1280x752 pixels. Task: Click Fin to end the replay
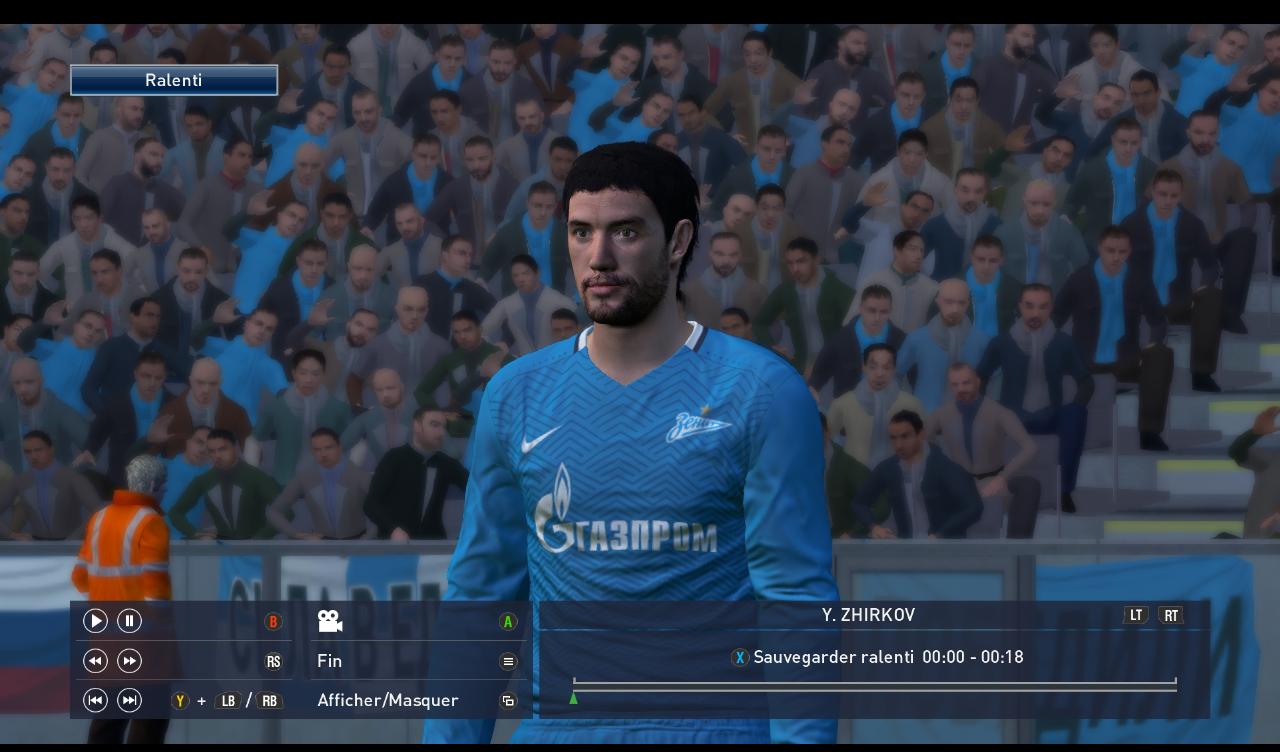pyautogui.click(x=329, y=661)
